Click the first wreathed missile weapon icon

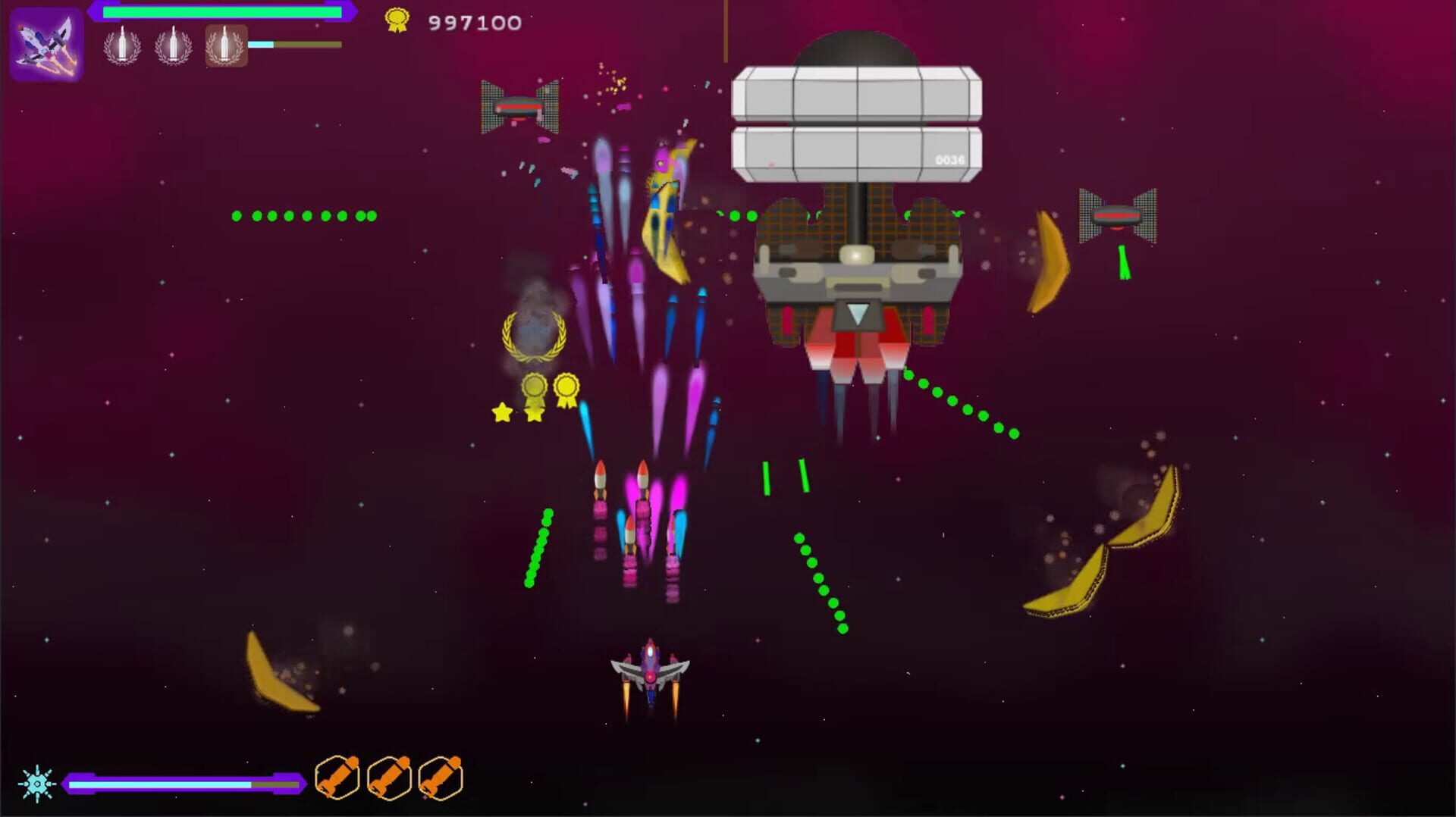coord(121,47)
